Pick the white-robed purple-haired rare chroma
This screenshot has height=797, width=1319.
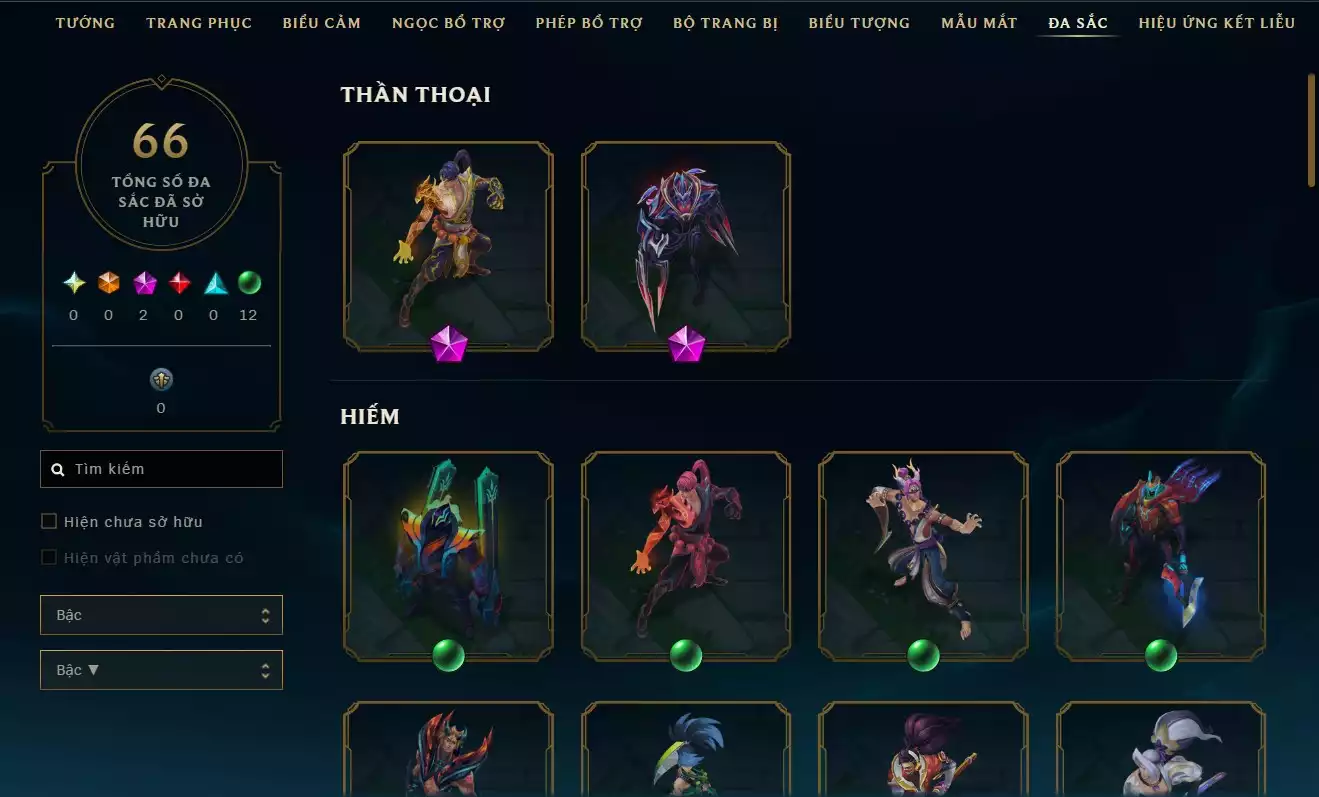click(x=923, y=556)
